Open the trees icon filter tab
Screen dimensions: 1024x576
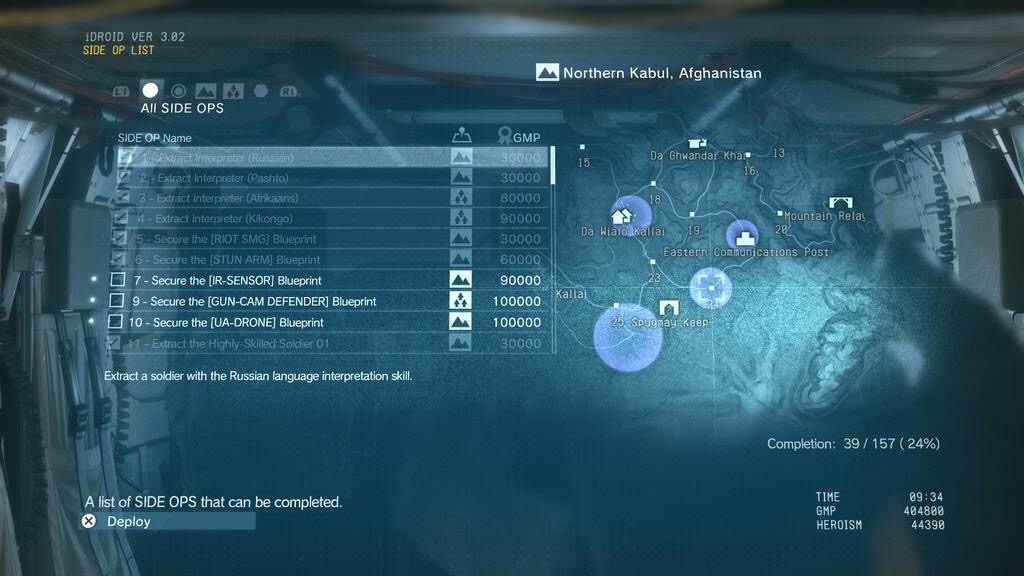point(233,91)
